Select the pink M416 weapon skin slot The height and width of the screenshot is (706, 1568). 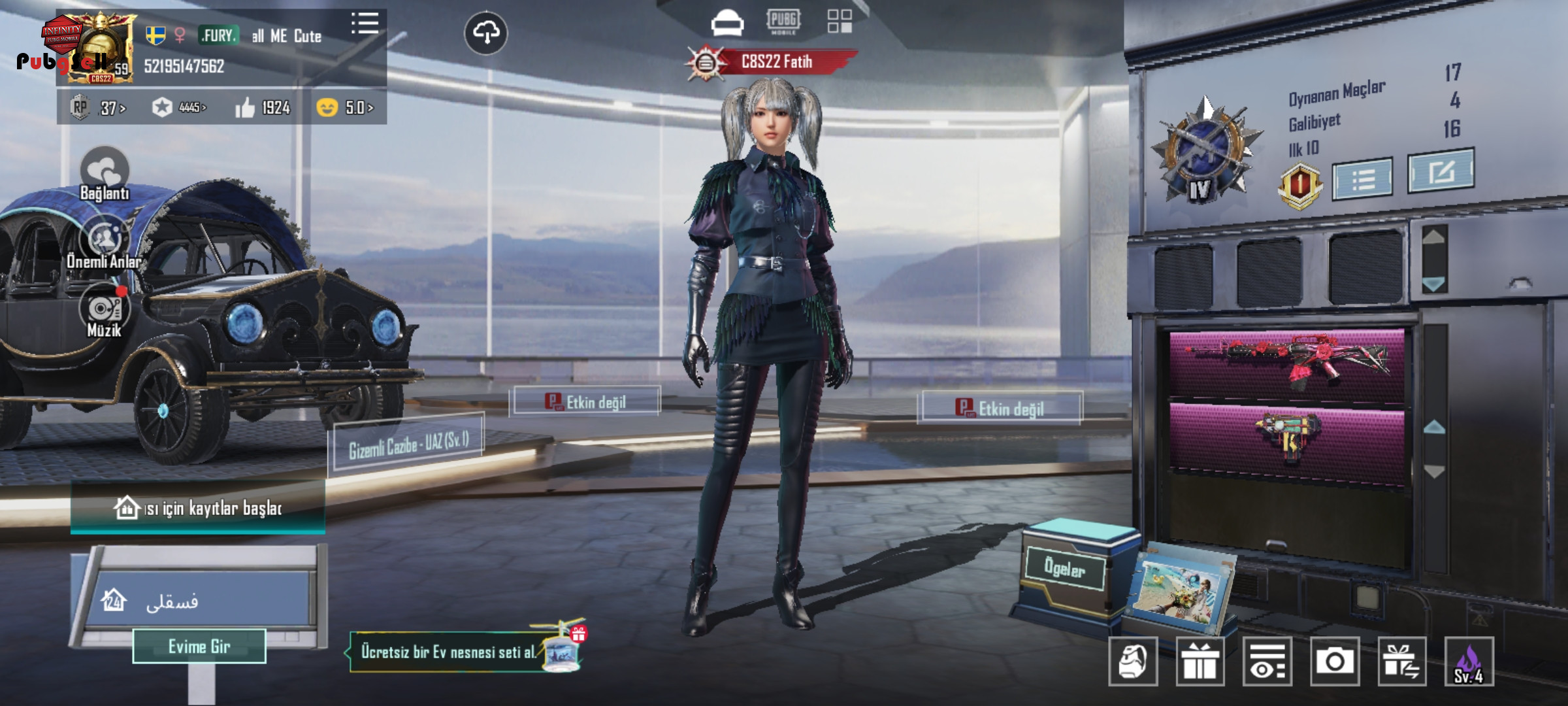click(x=1286, y=363)
